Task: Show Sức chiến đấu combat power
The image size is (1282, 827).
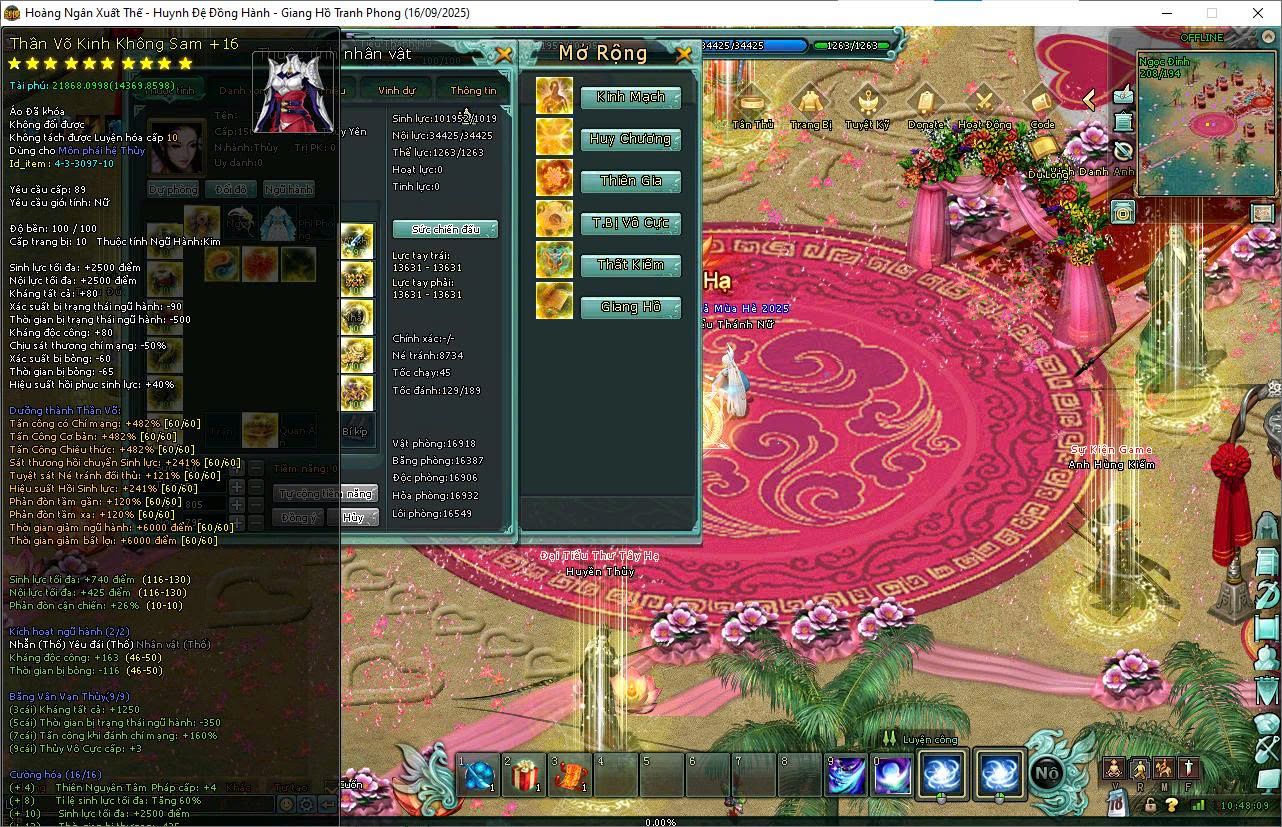Action: [x=445, y=229]
